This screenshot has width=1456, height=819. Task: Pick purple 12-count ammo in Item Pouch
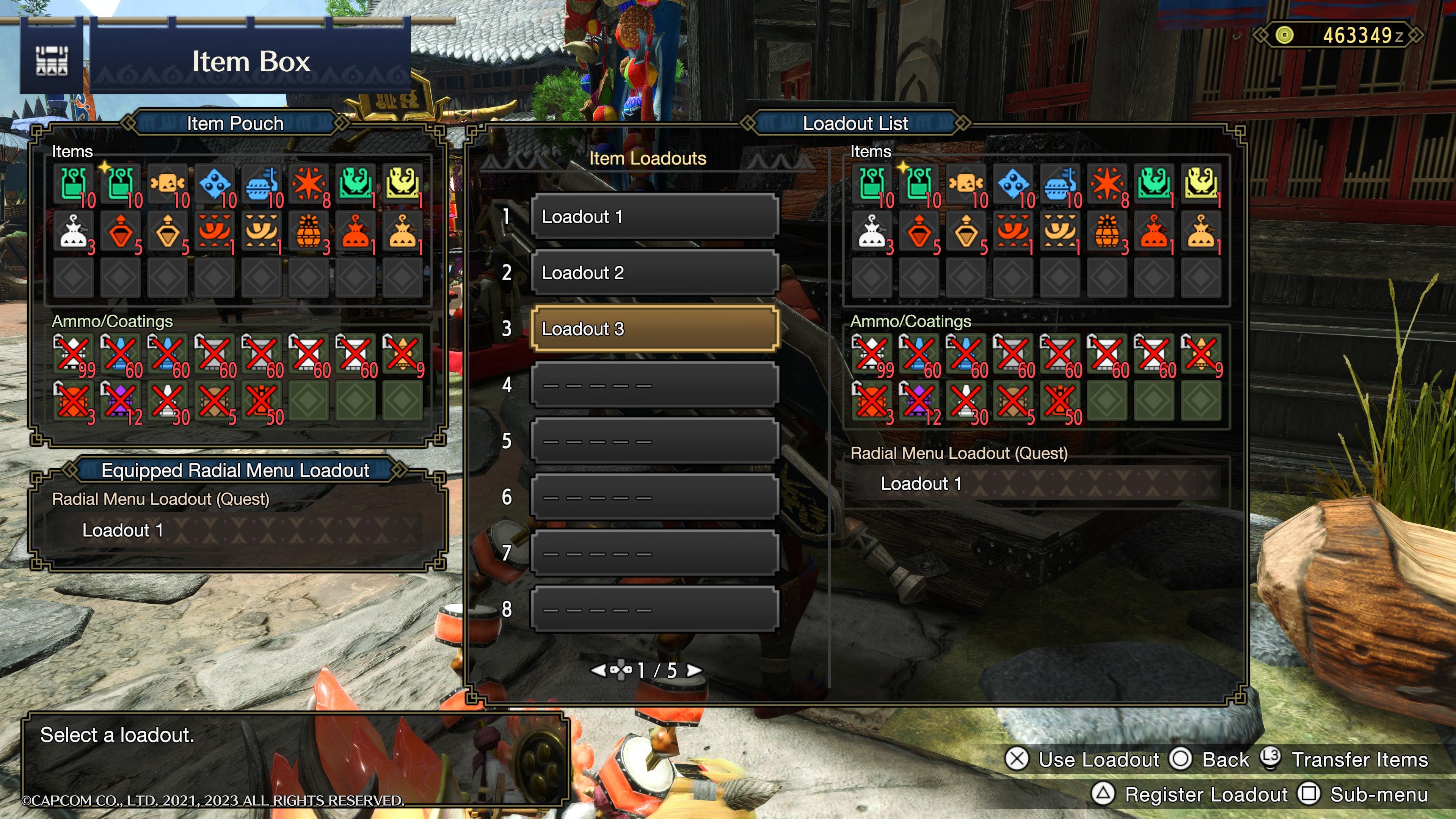[x=121, y=401]
